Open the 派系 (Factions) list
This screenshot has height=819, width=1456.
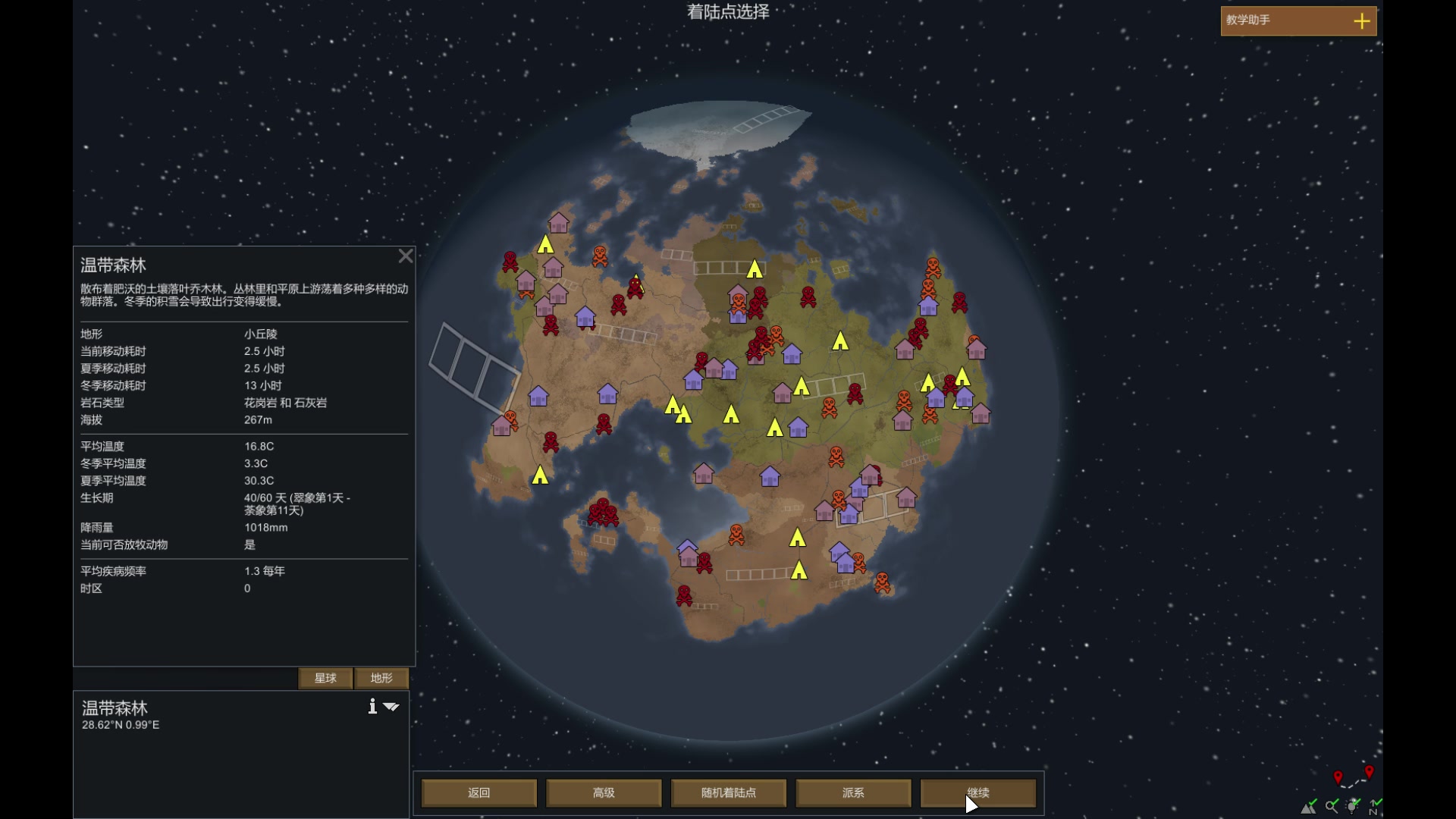(x=853, y=792)
